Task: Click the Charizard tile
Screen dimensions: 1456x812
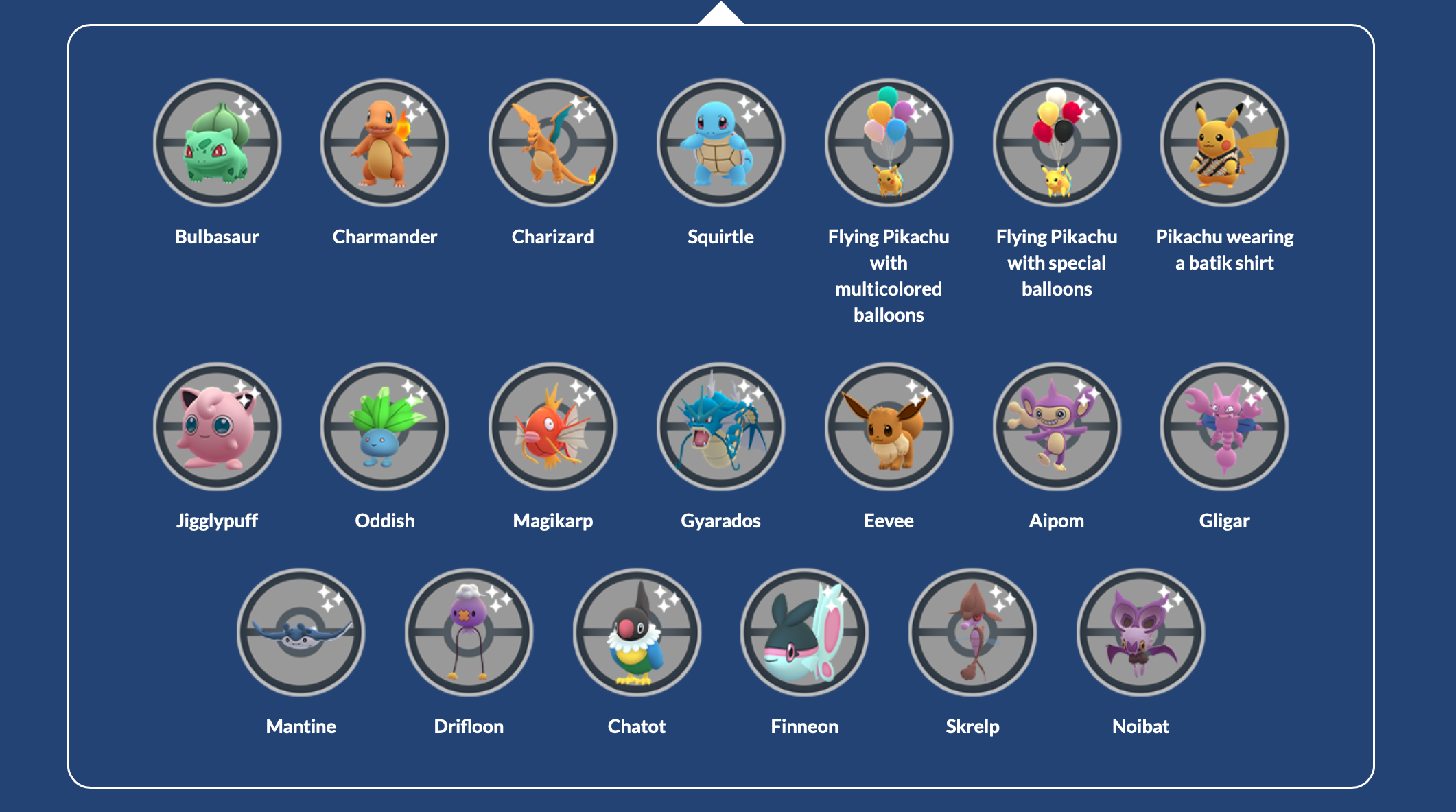Action: 552,143
